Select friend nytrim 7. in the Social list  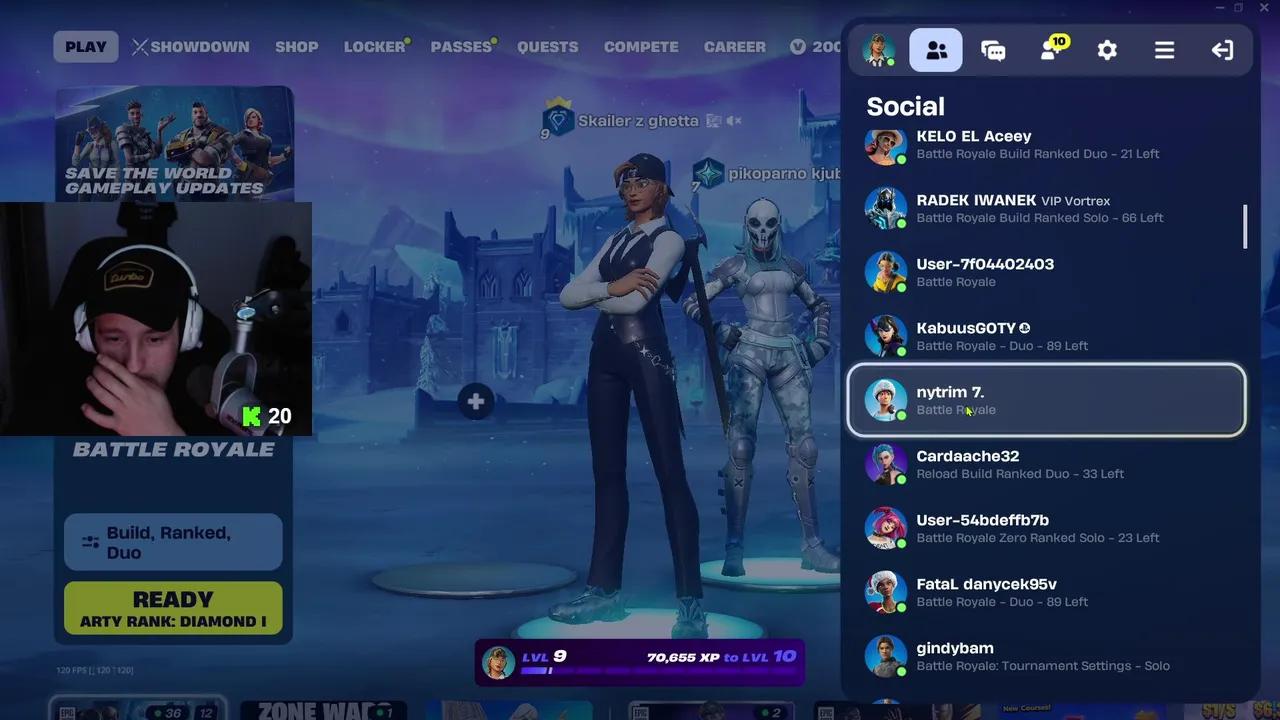point(1046,399)
